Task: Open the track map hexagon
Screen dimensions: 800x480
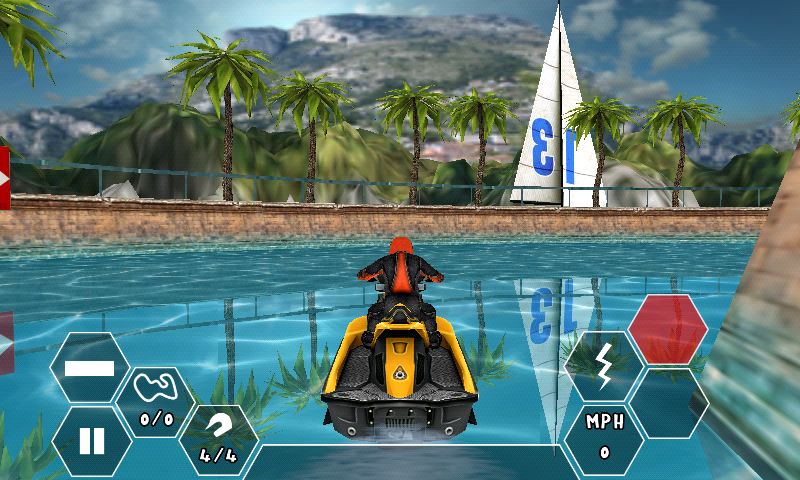Action: coord(155,402)
